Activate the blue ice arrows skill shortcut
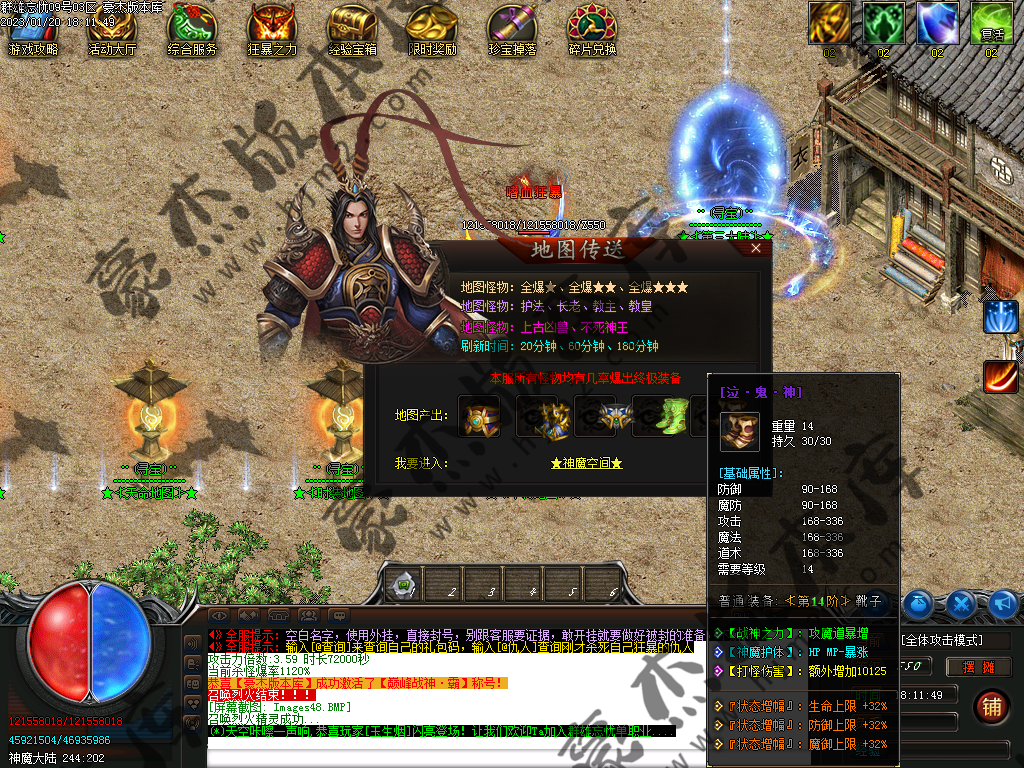The height and width of the screenshot is (768, 1024). tap(1000, 316)
